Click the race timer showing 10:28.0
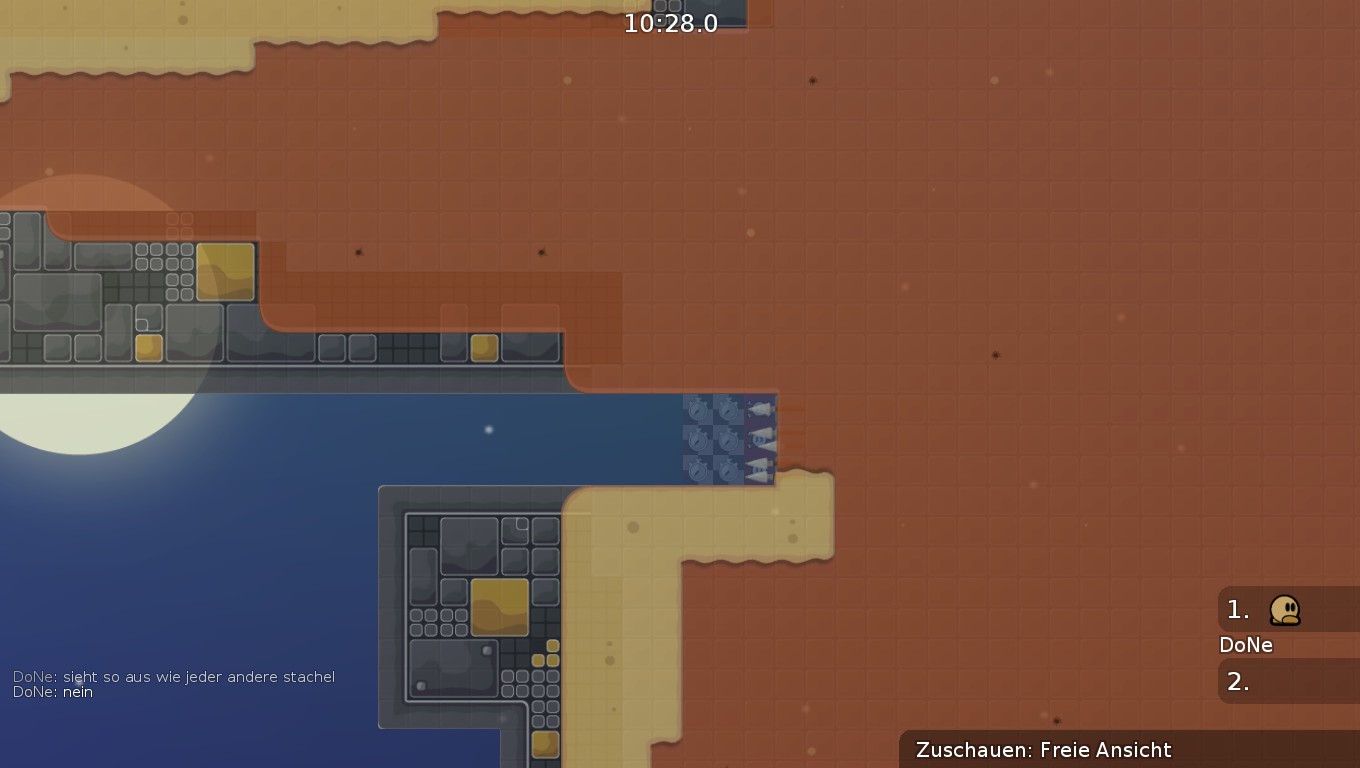Screen dimensions: 1360x768 click(672, 23)
